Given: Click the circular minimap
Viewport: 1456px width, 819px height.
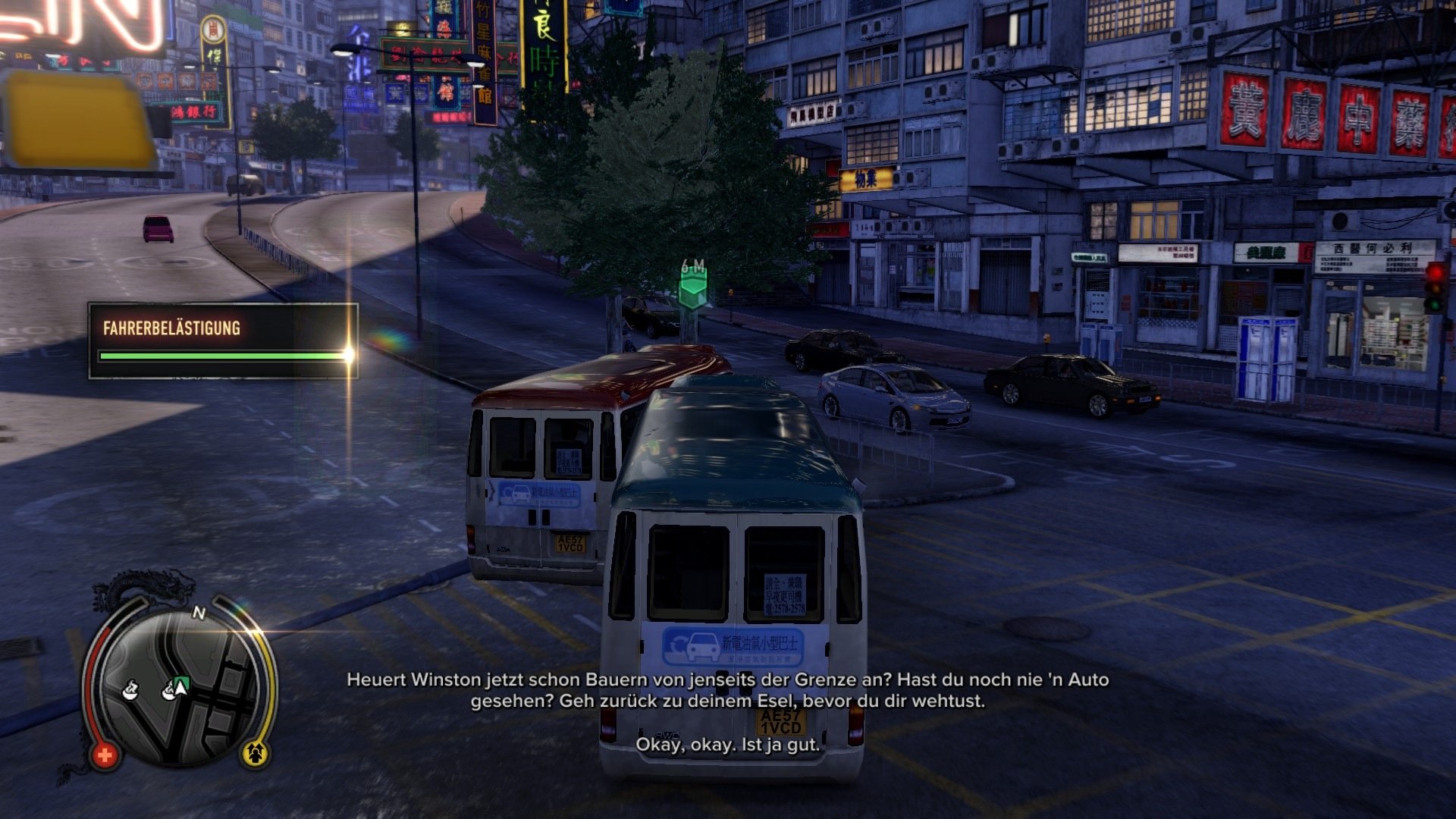Looking at the screenshot, I should [x=179, y=687].
